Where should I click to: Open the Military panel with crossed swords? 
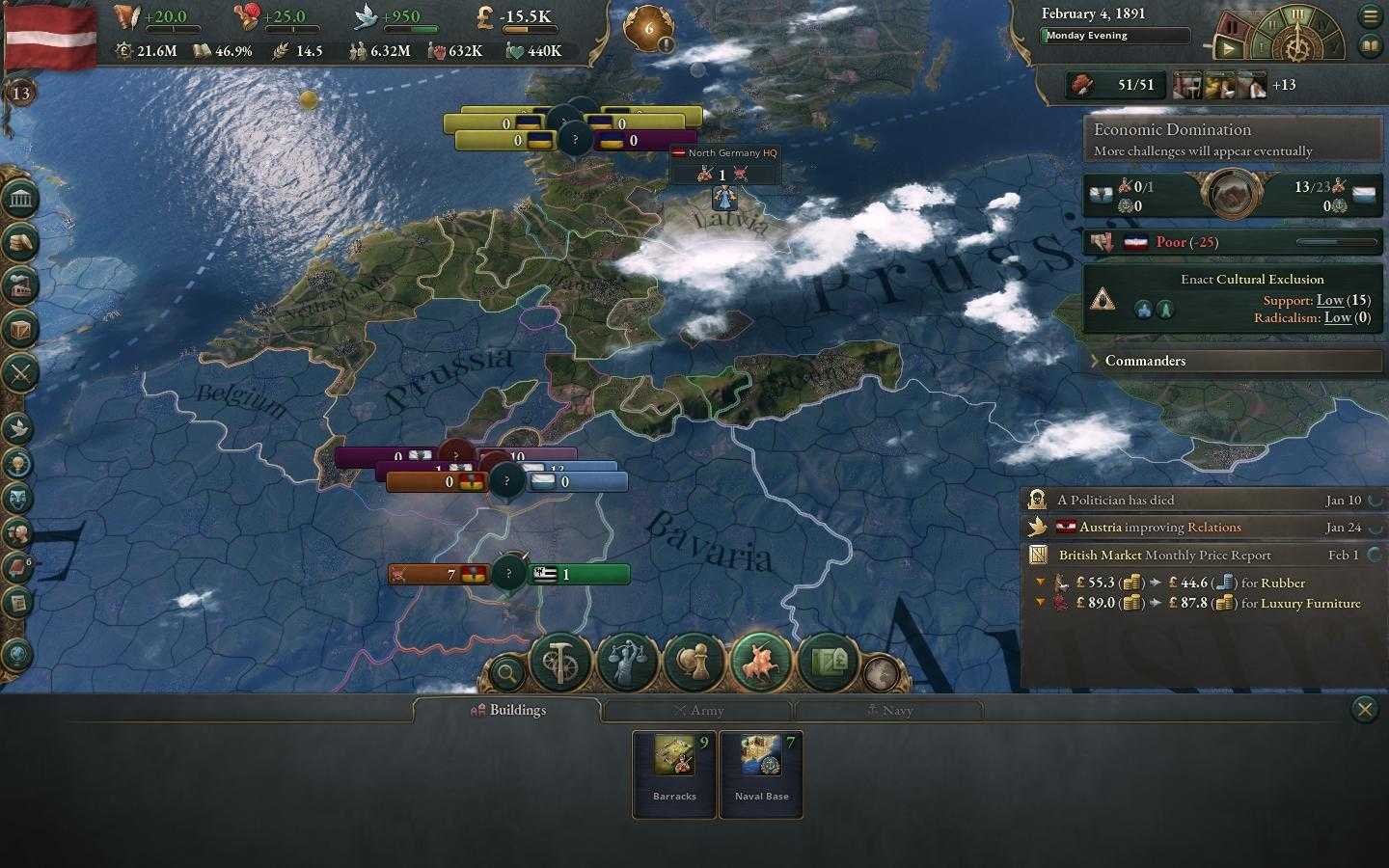pyautogui.click(x=20, y=371)
